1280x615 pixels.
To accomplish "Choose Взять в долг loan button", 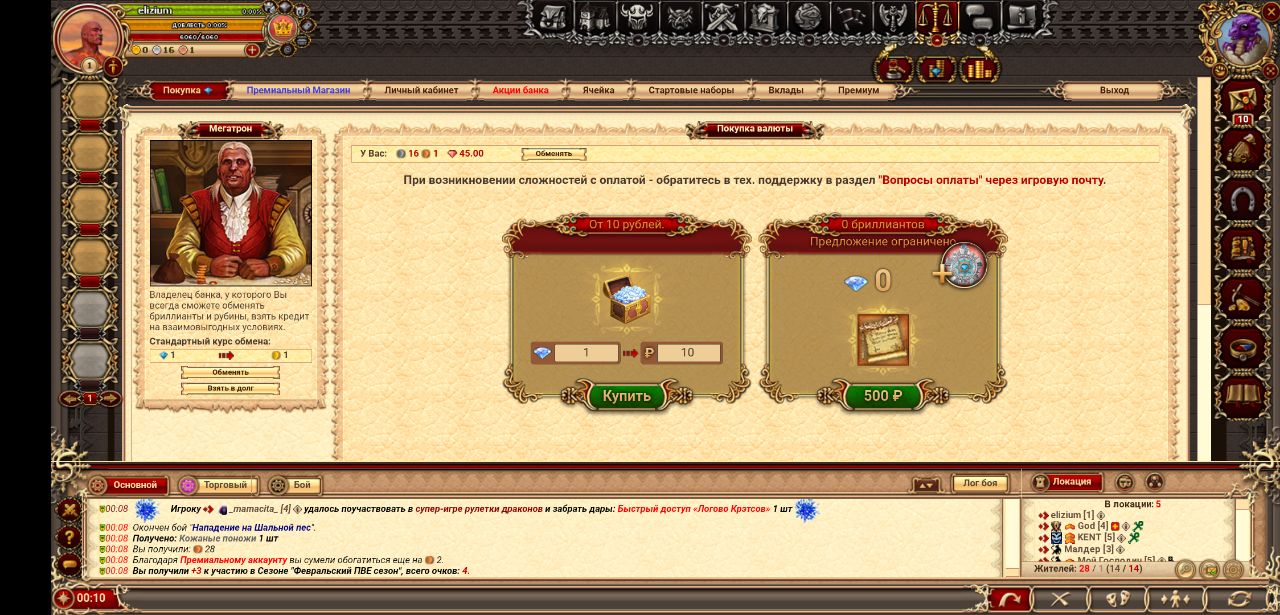I will [230, 388].
